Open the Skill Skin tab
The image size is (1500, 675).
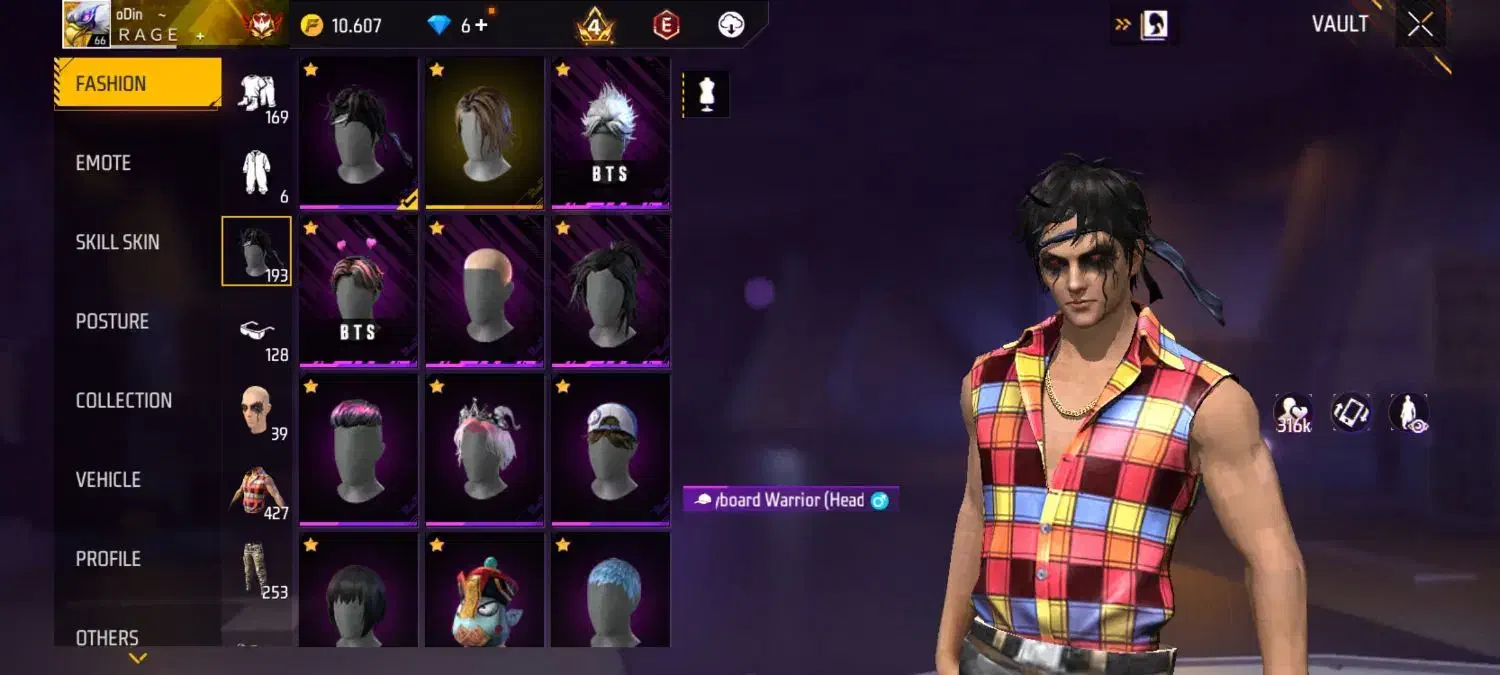click(x=117, y=242)
